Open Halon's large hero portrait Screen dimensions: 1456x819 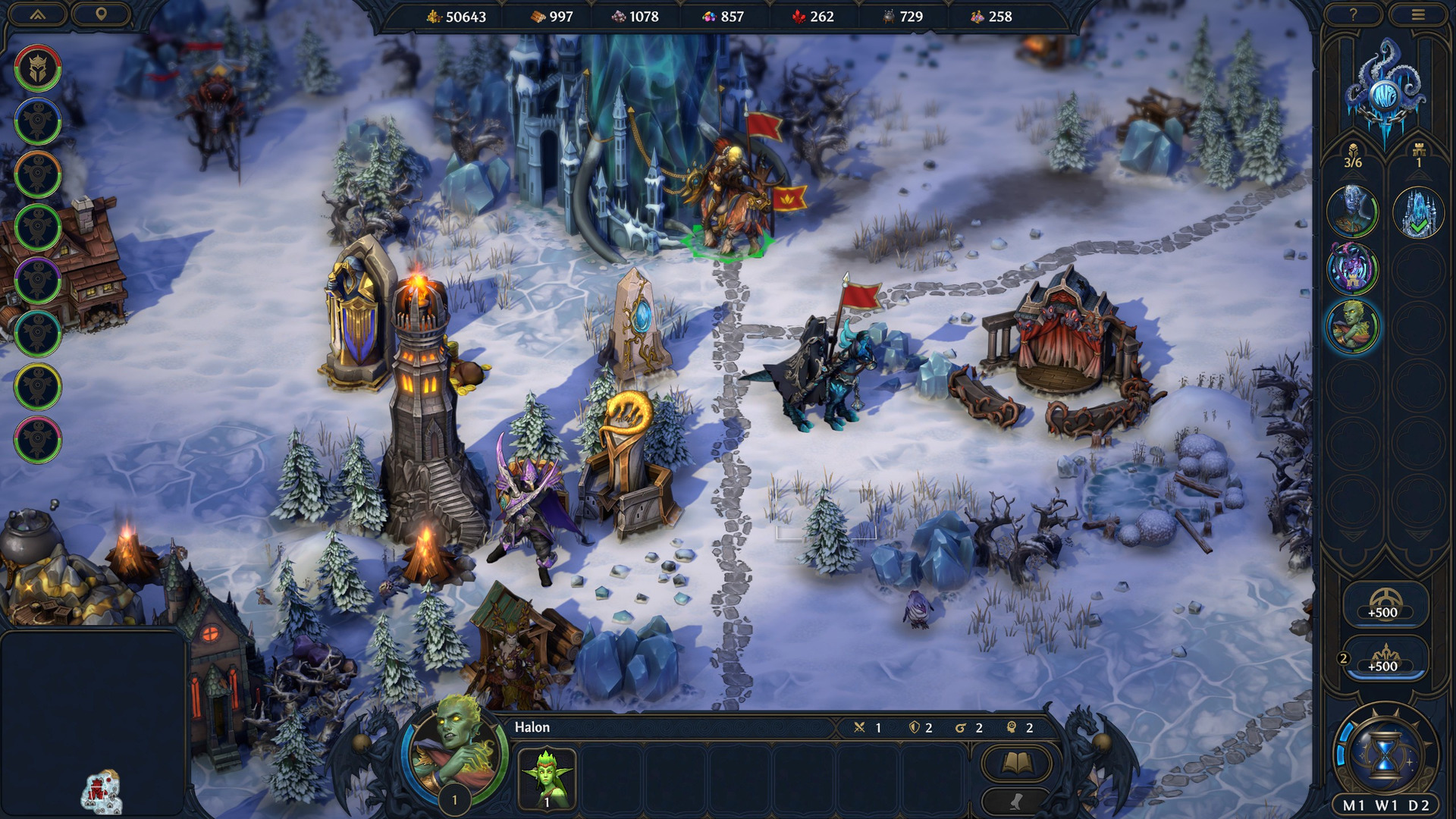pyautogui.click(x=453, y=749)
